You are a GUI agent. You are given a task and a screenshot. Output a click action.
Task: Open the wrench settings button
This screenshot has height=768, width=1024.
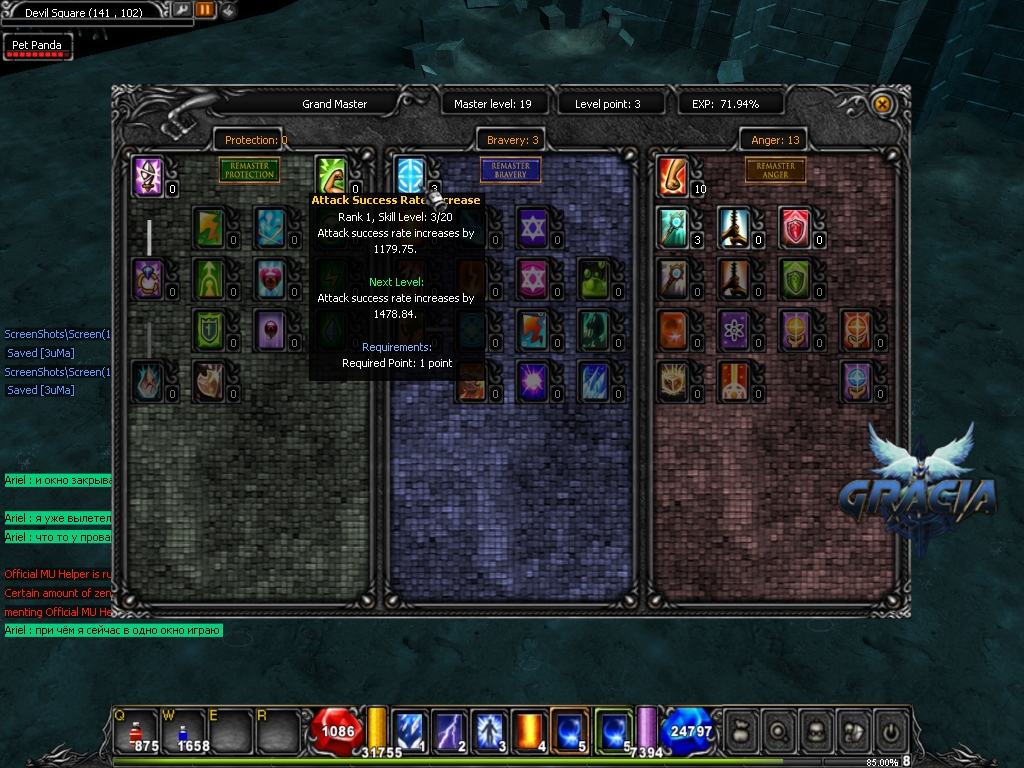pos(182,10)
